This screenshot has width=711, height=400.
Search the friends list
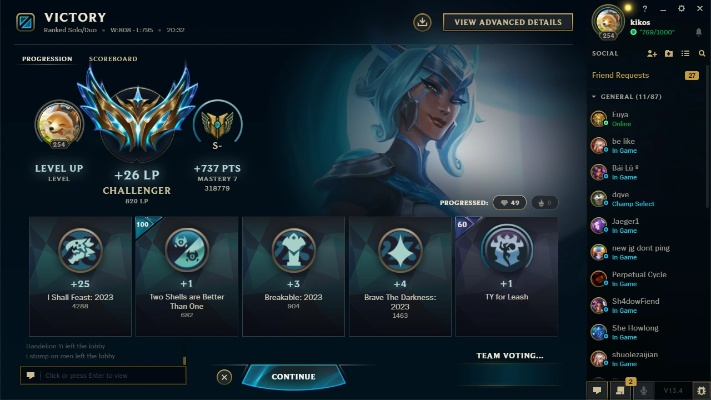tap(701, 53)
